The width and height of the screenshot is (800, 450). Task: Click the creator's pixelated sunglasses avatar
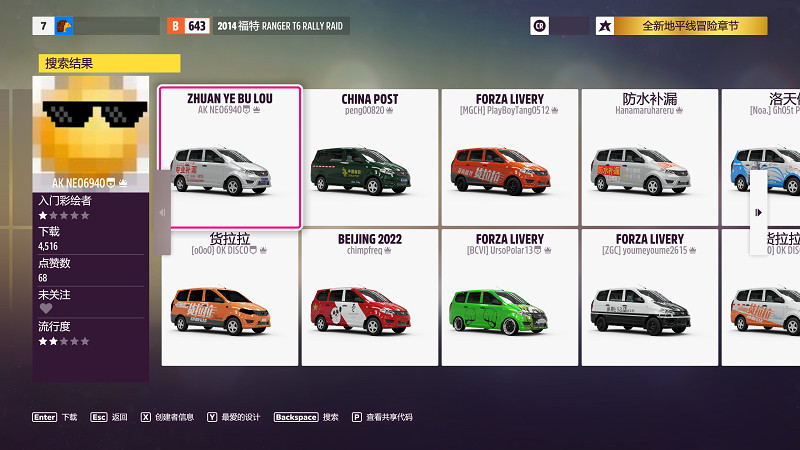(x=91, y=127)
